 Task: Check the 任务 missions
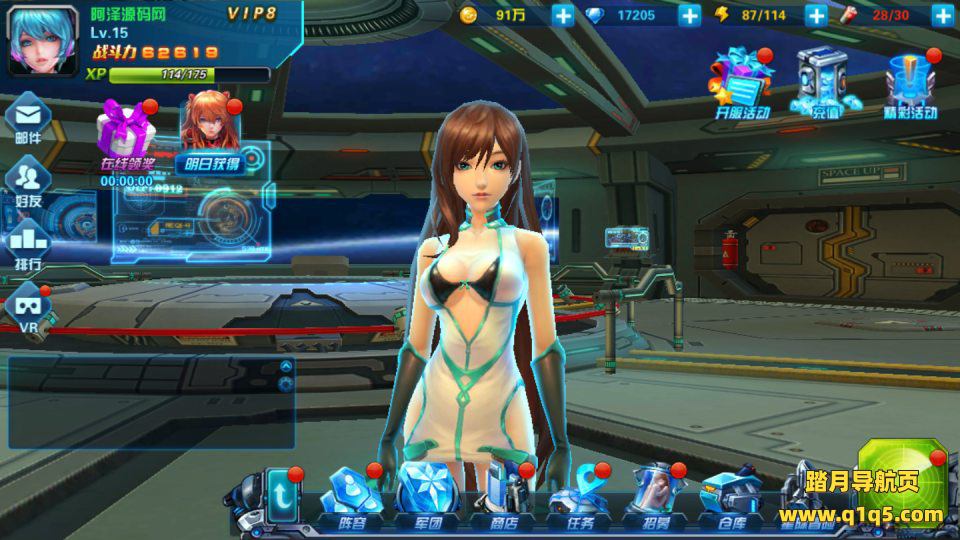(x=578, y=497)
